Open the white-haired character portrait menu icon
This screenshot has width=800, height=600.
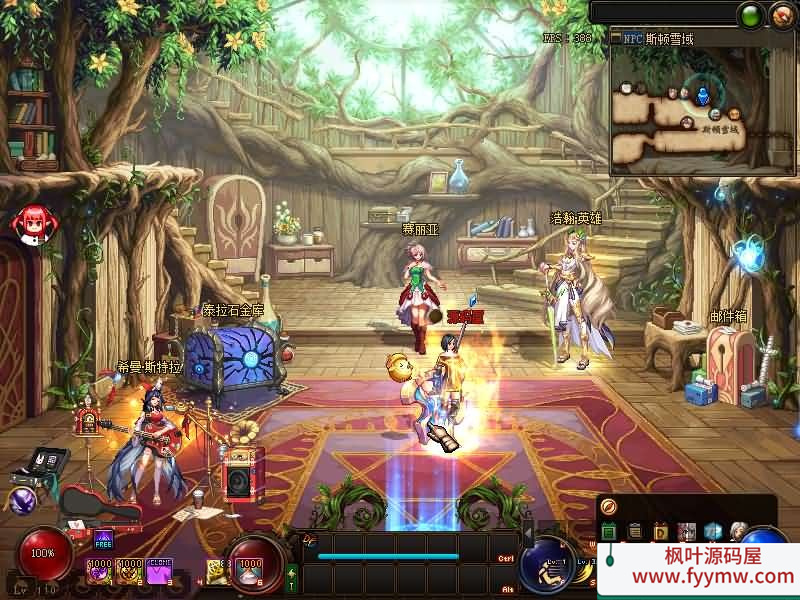(x=738, y=531)
